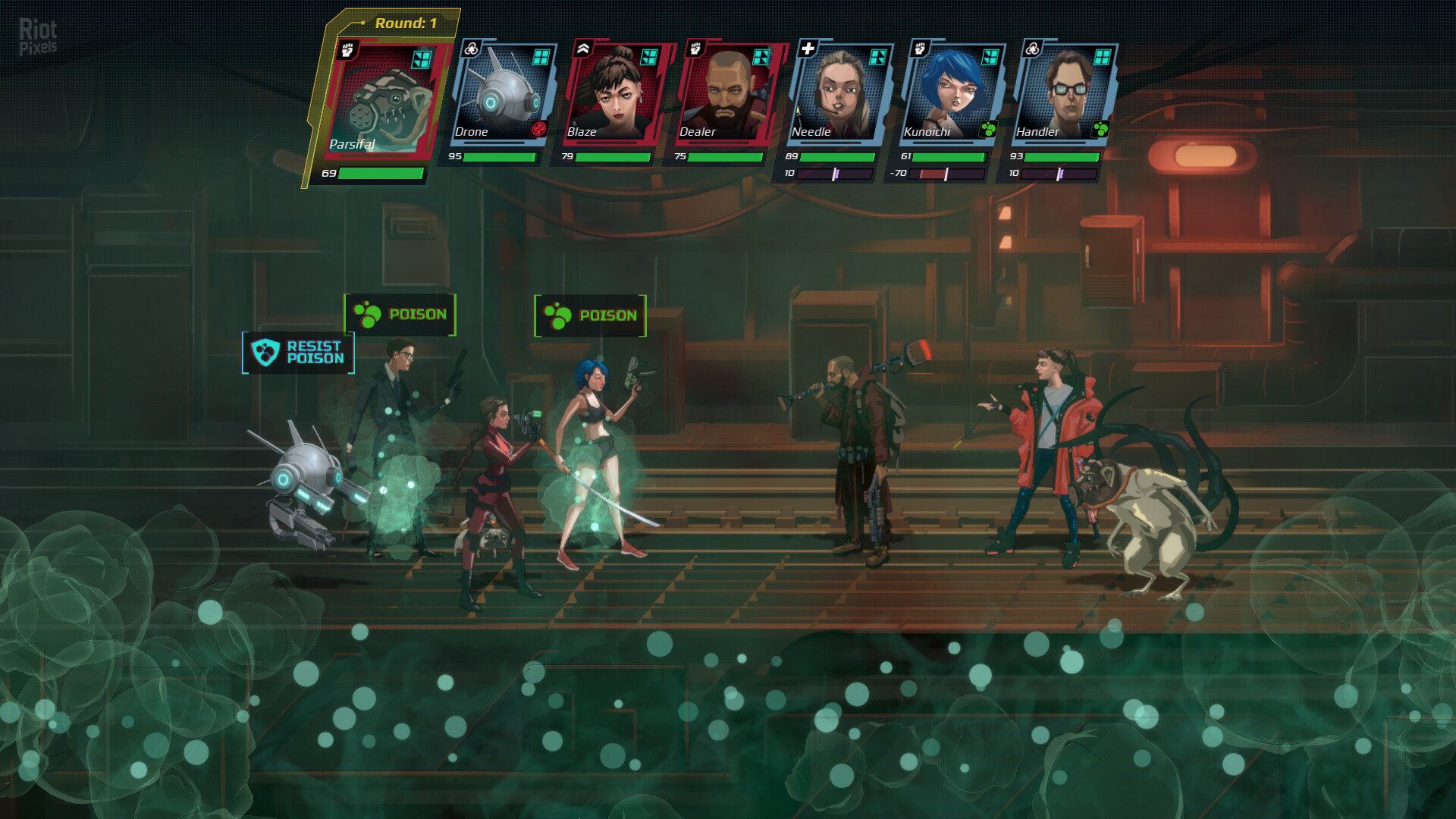Select Kunoichi's portrait card

tap(949, 93)
